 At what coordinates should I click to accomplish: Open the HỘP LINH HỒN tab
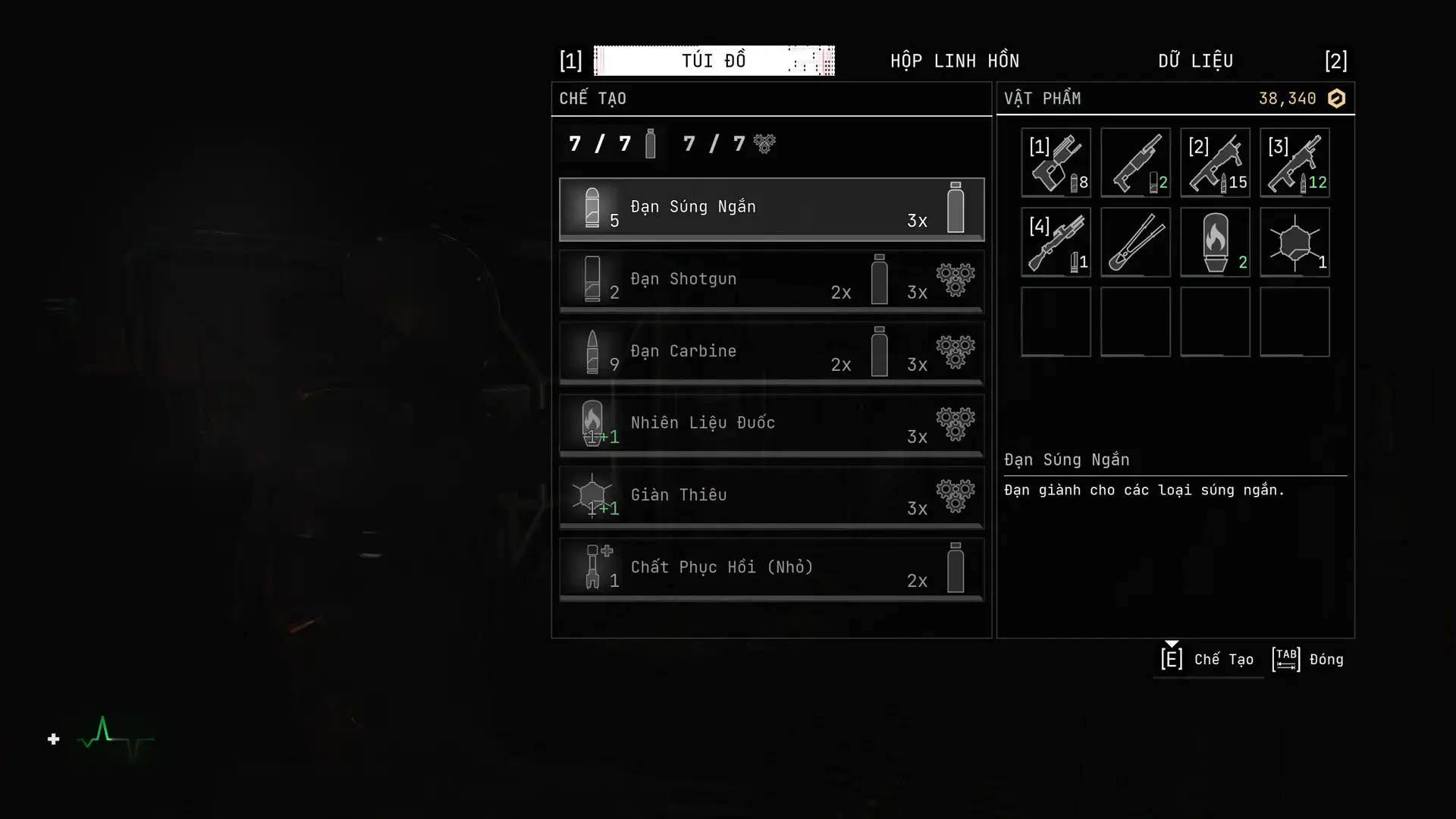click(954, 61)
